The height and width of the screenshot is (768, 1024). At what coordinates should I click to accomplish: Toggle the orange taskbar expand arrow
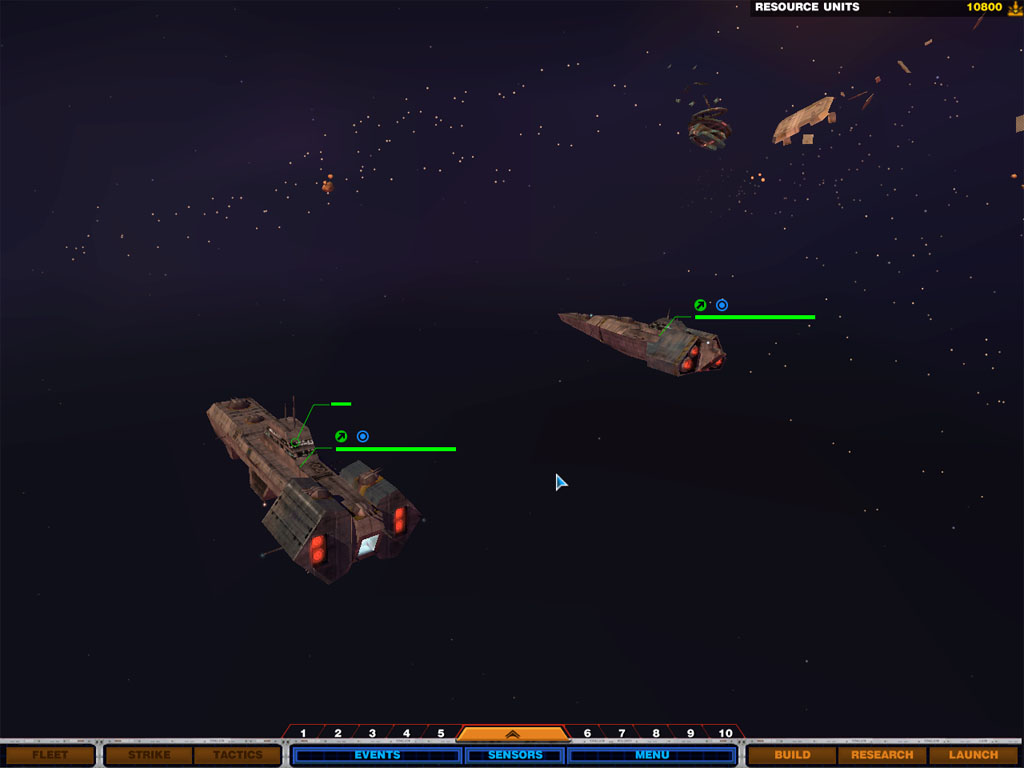click(512, 733)
